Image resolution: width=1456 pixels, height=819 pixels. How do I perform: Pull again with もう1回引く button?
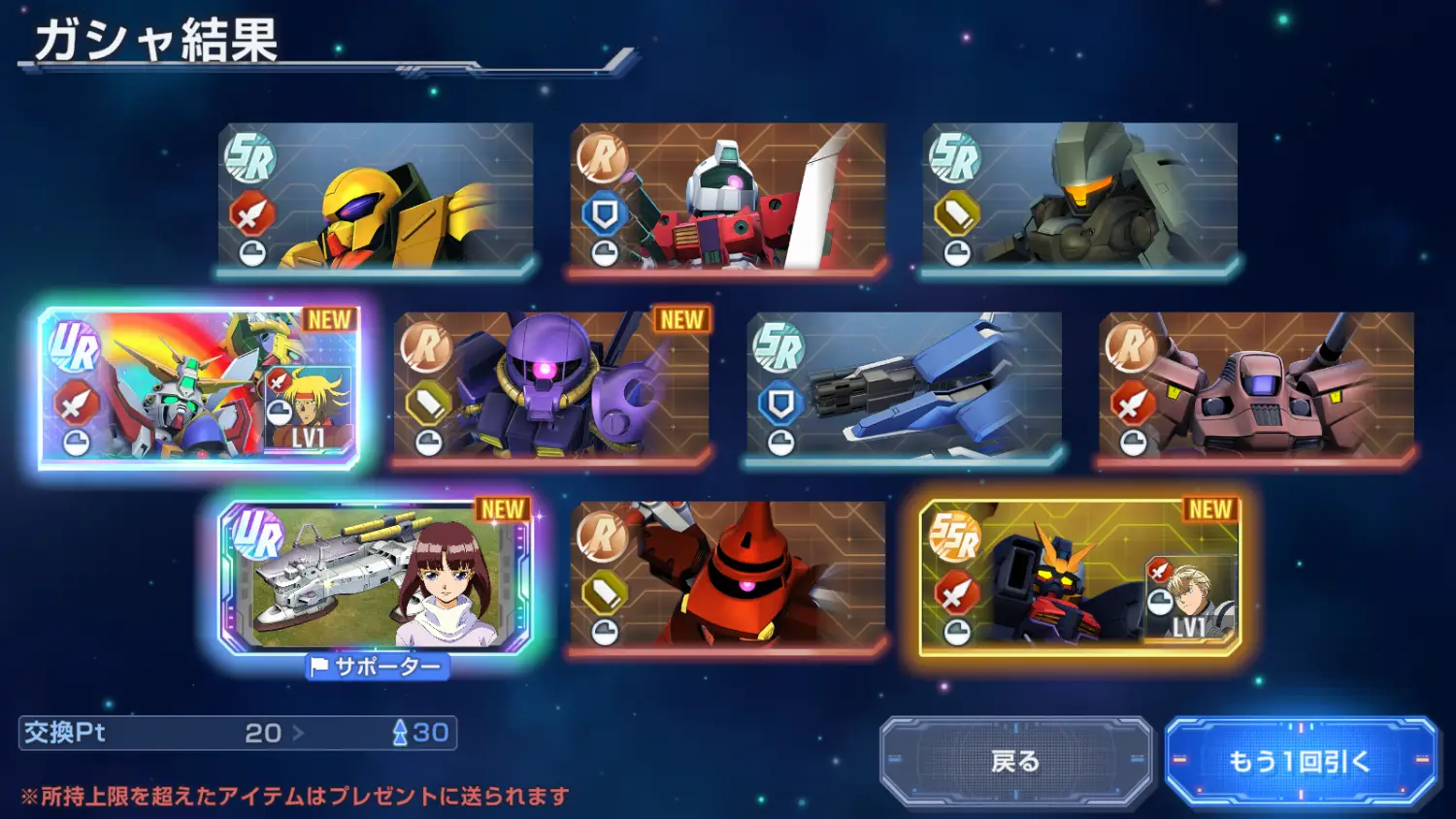point(1300,761)
